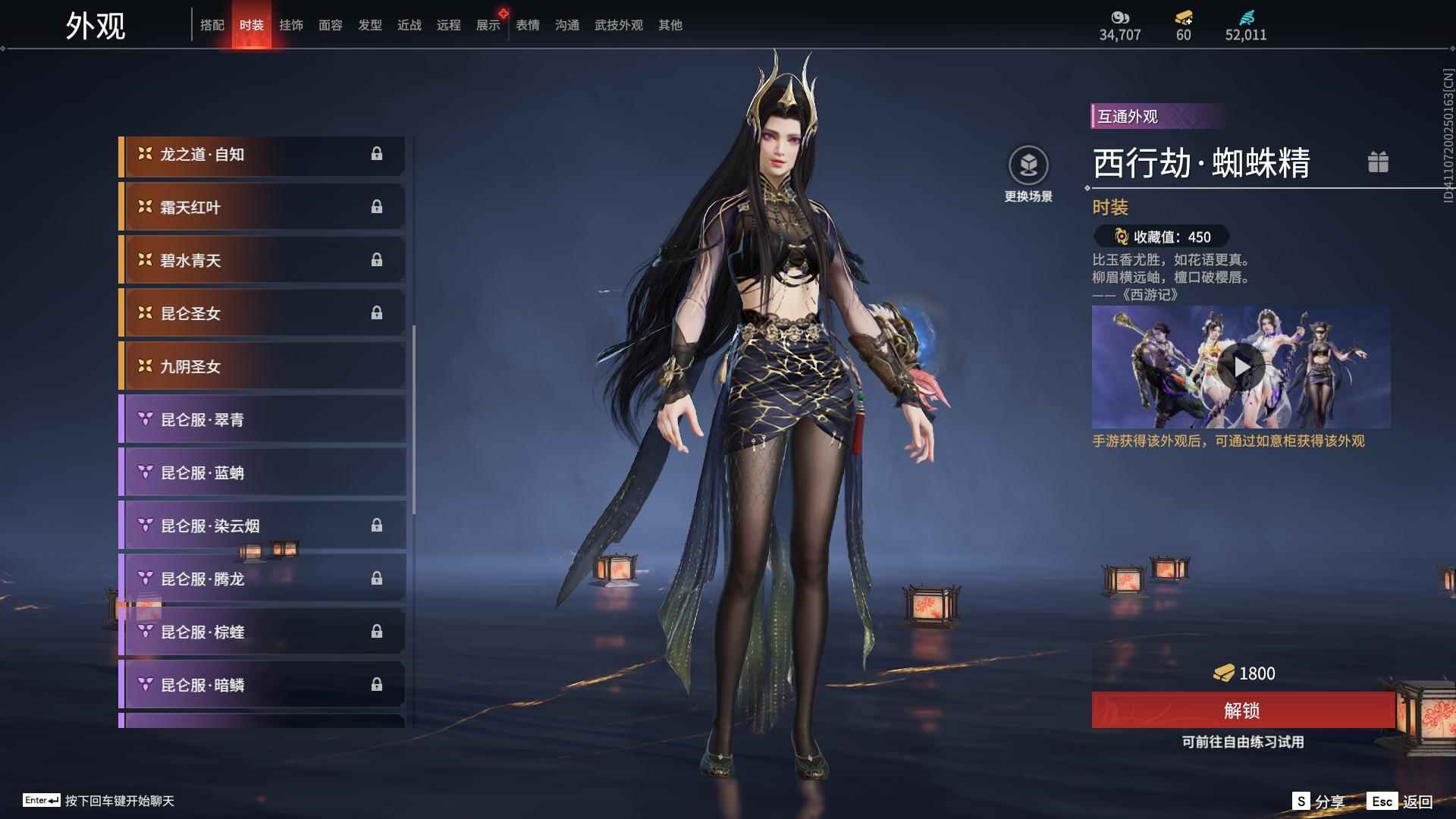Select the 面容 face tab
This screenshot has width=1456, height=819.
point(331,25)
